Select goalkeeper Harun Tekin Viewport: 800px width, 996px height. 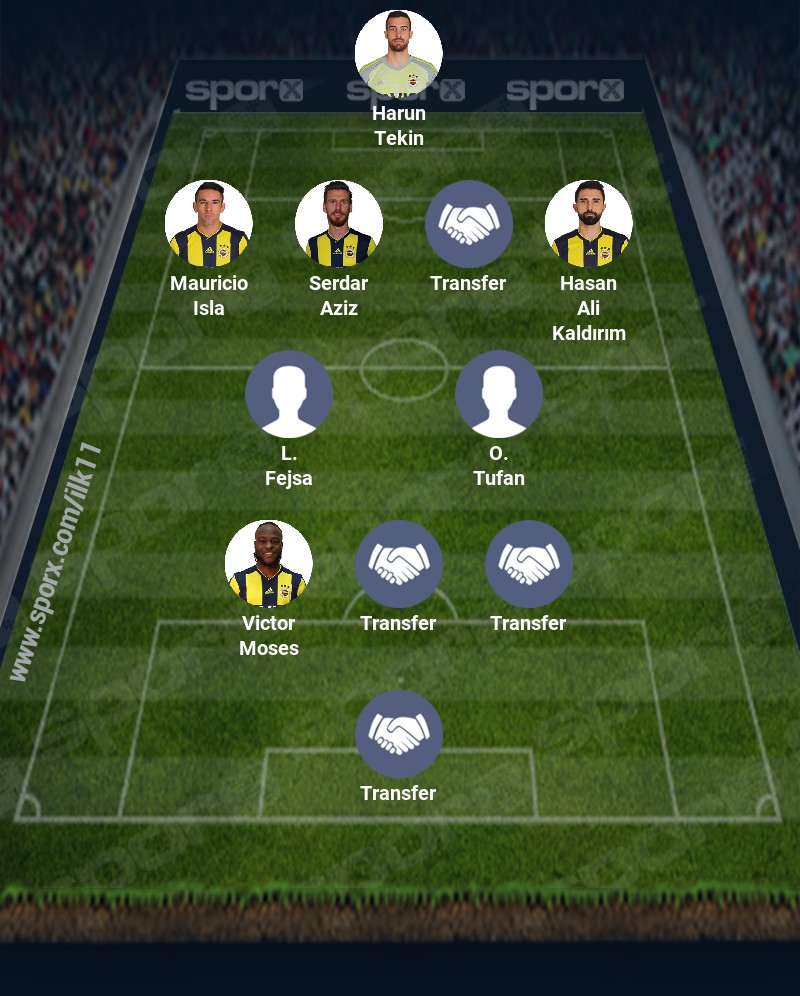pyautogui.click(x=398, y=54)
